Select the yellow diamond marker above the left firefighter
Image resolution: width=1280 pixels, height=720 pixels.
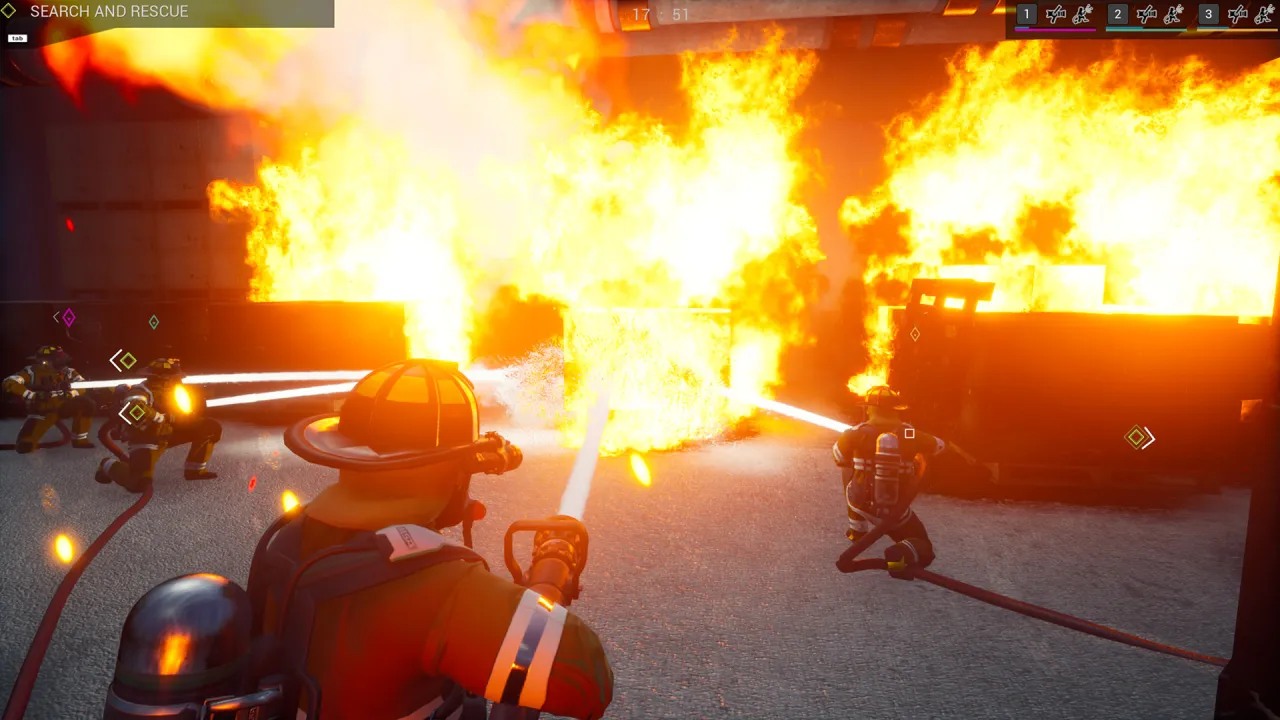click(x=126, y=360)
